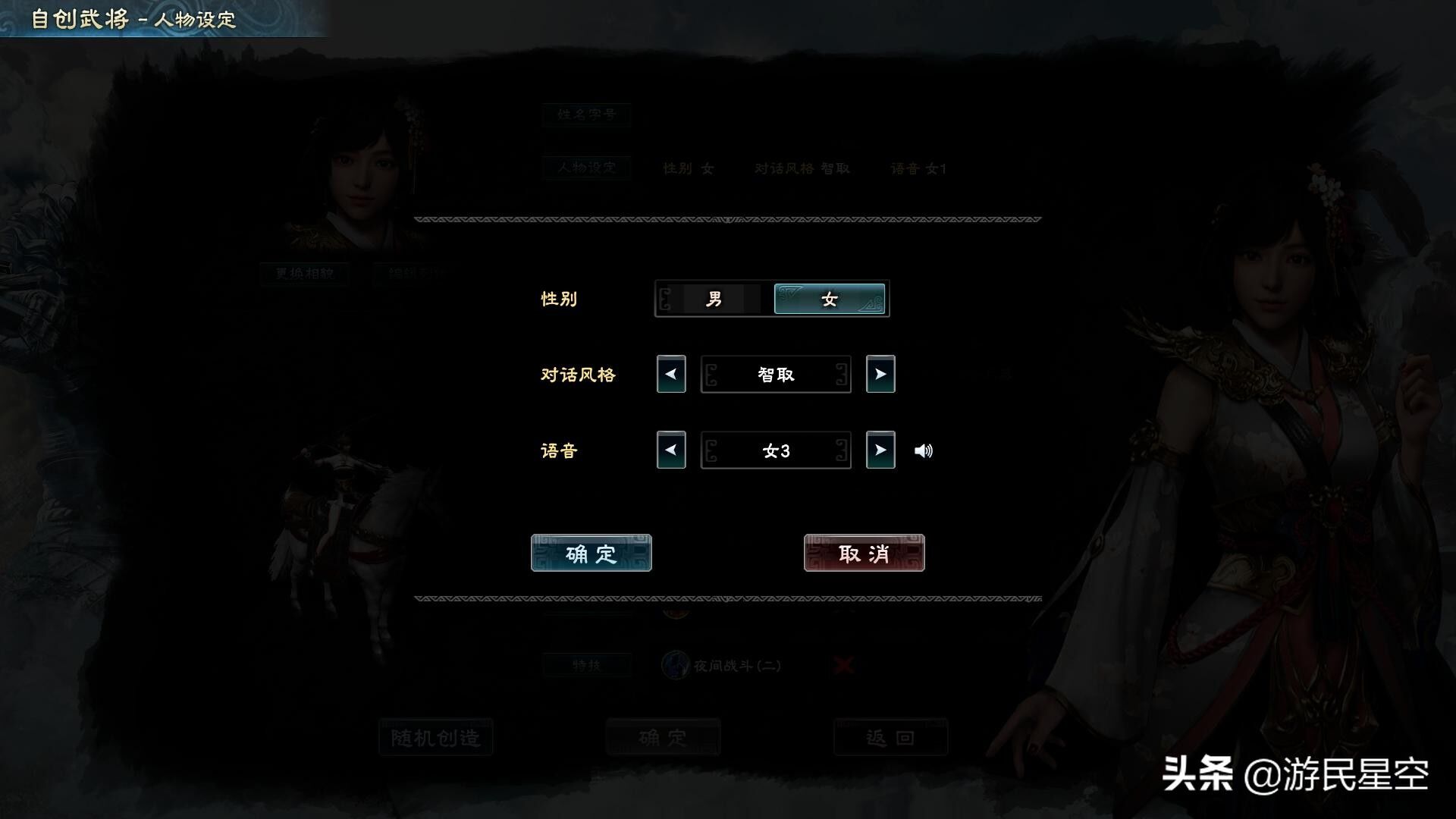The width and height of the screenshot is (1456, 819).
Task: Select the 人物设定 section label
Action: click(x=586, y=168)
